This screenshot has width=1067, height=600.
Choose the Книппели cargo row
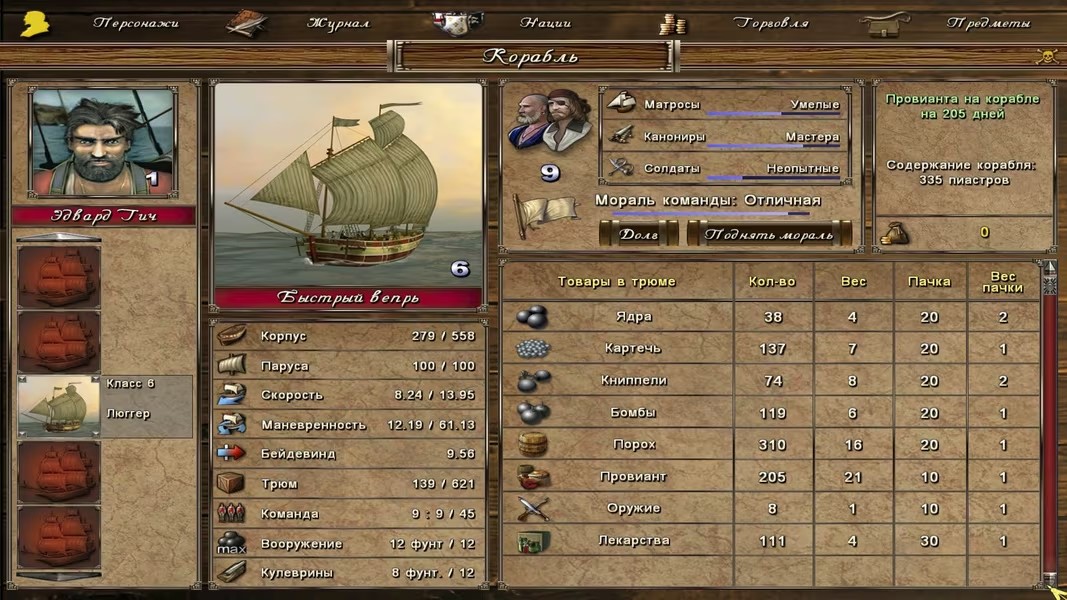pyautogui.click(x=634, y=381)
